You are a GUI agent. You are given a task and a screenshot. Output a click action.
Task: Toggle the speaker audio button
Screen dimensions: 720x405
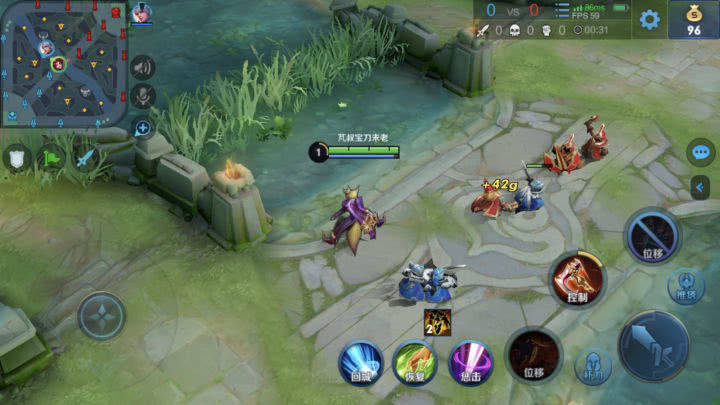tap(143, 67)
